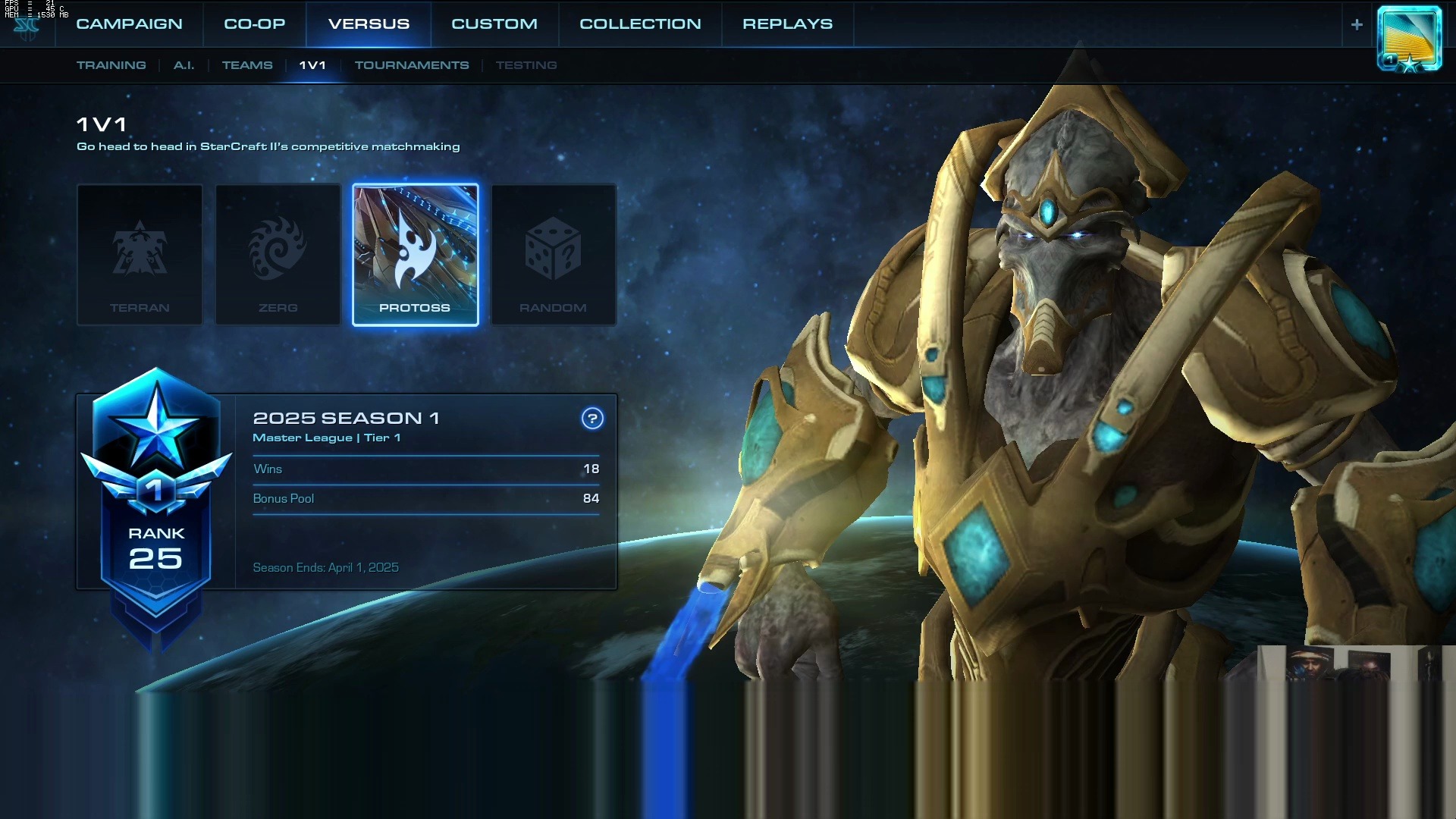The height and width of the screenshot is (819, 1456).
Task: Open the Campaign tab
Action: pyautogui.click(x=129, y=24)
